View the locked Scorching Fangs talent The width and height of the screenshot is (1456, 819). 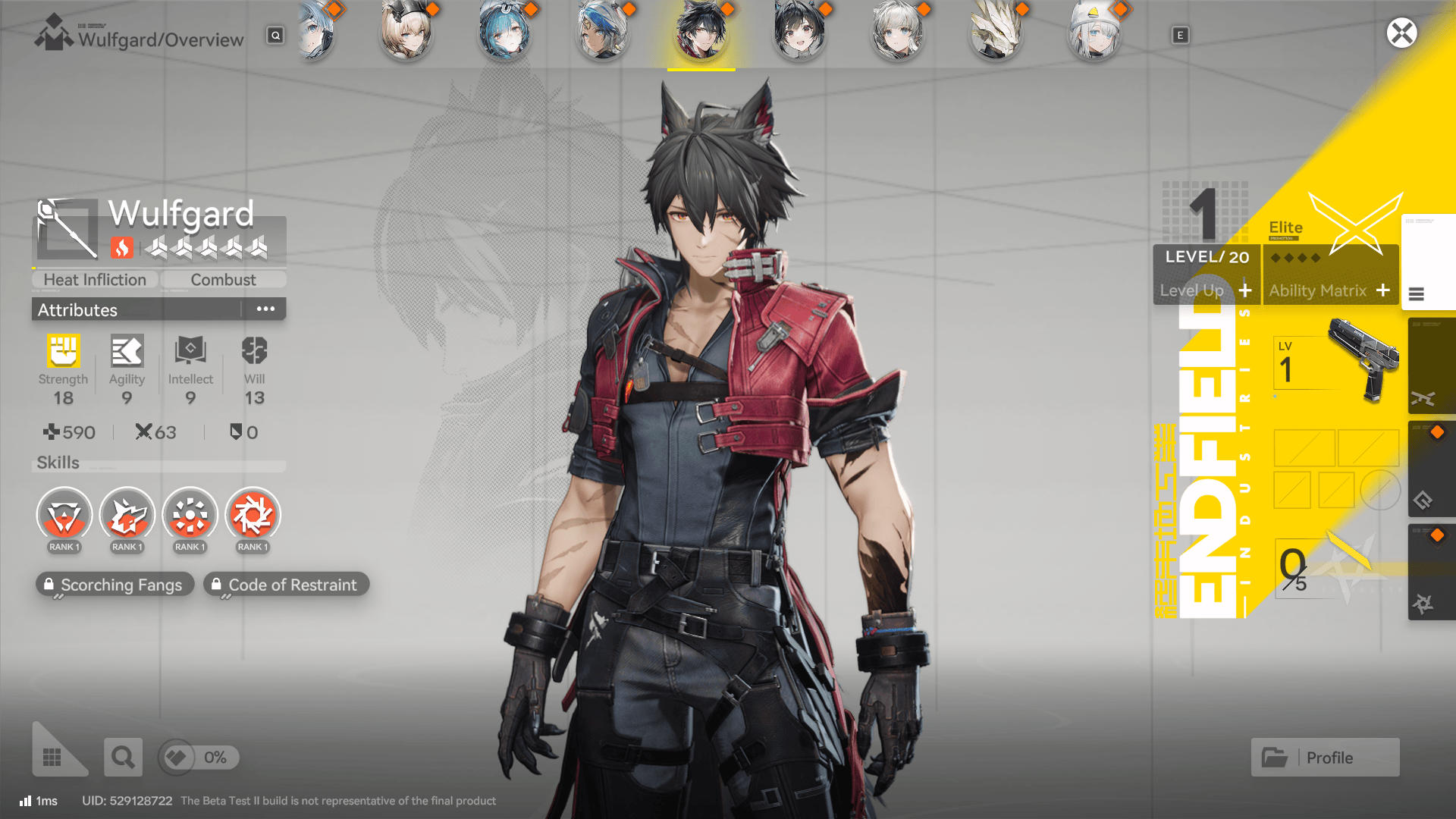[x=115, y=584]
